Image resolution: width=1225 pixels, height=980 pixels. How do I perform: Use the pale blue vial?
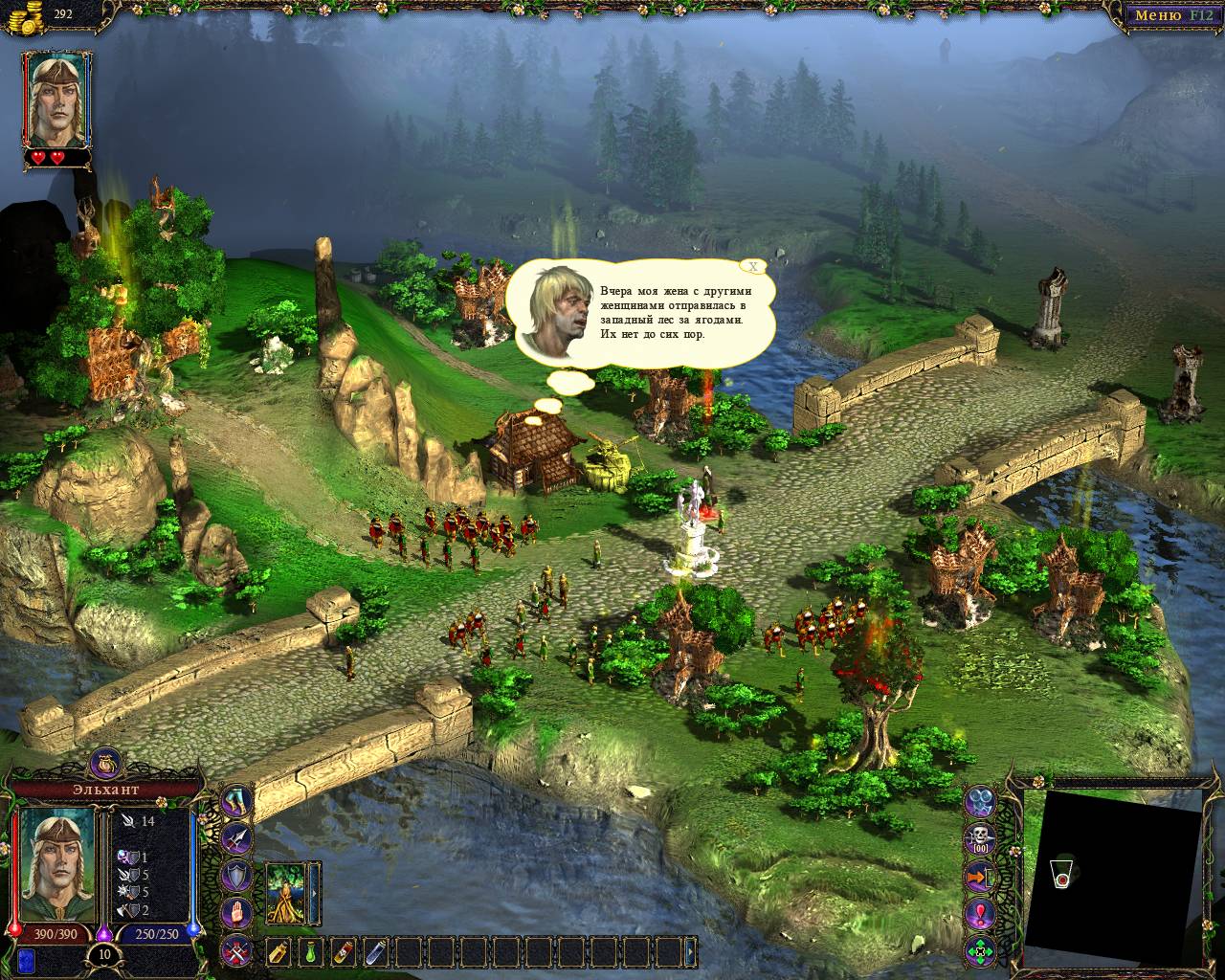pos(376,951)
